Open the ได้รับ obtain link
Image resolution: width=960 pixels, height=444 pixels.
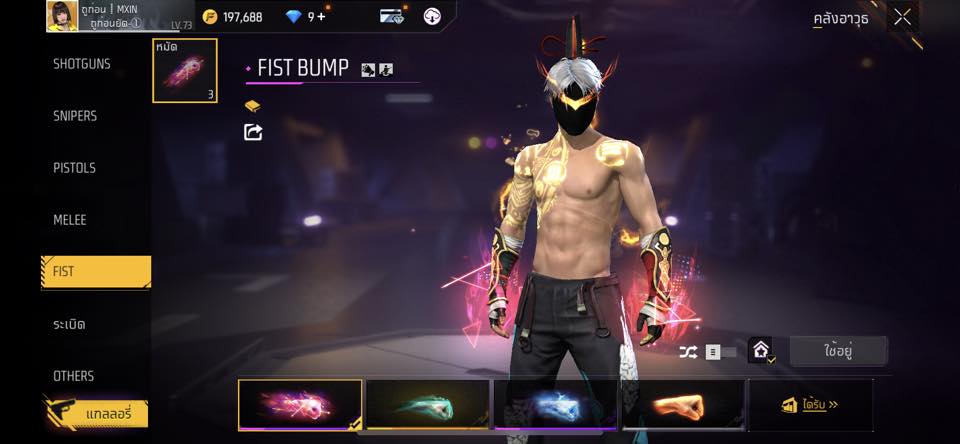(810, 405)
